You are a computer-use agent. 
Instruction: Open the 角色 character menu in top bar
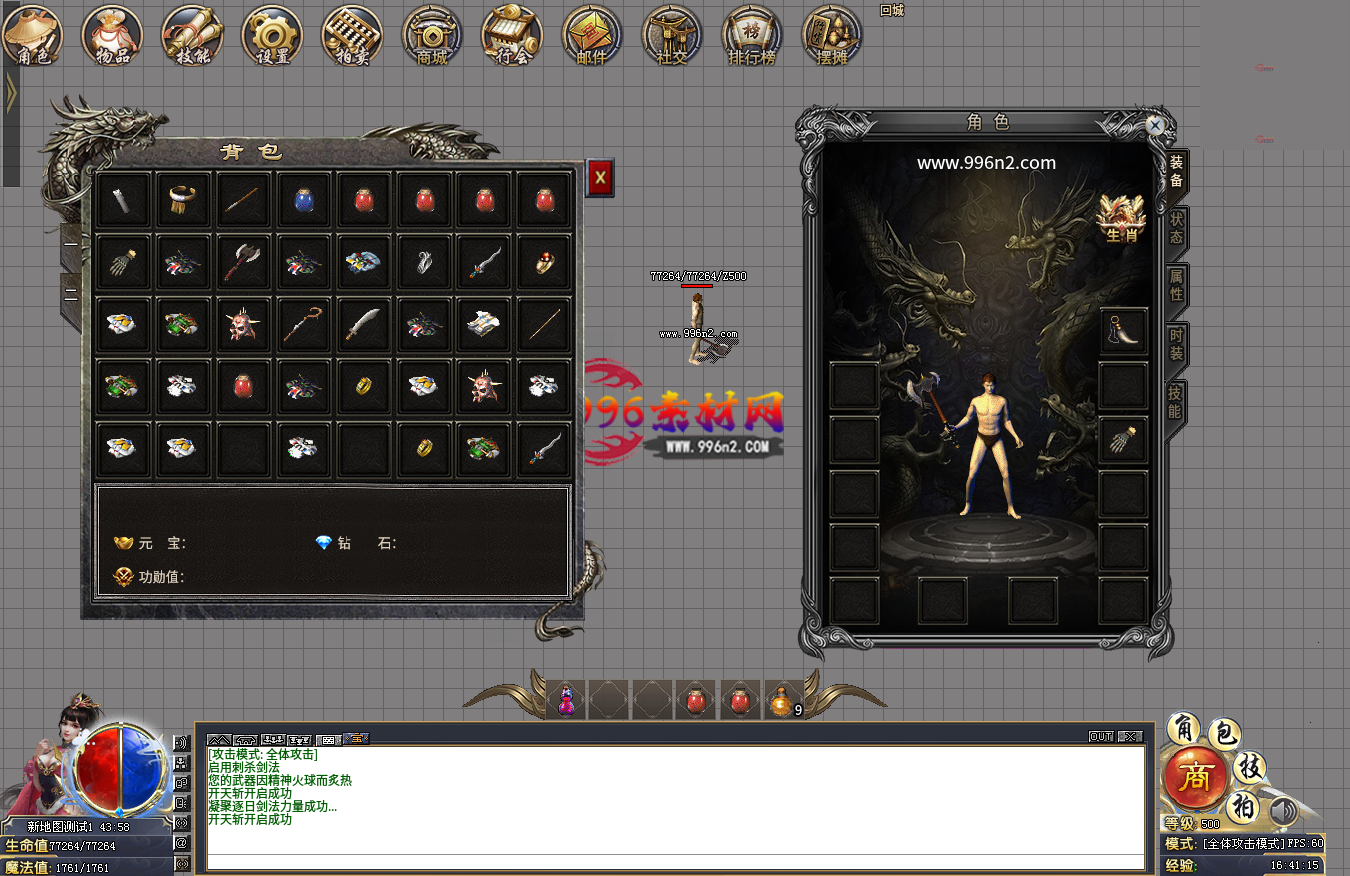pyautogui.click(x=33, y=36)
